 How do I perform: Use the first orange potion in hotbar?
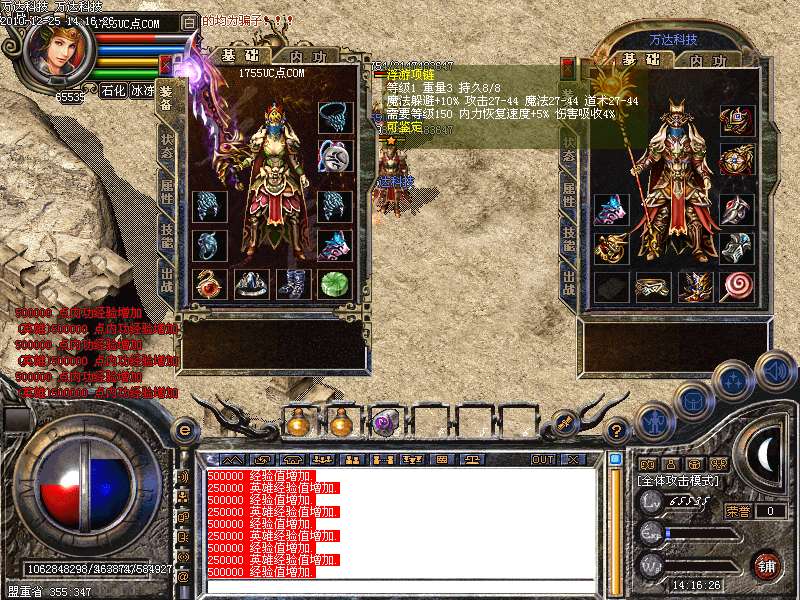coord(299,423)
